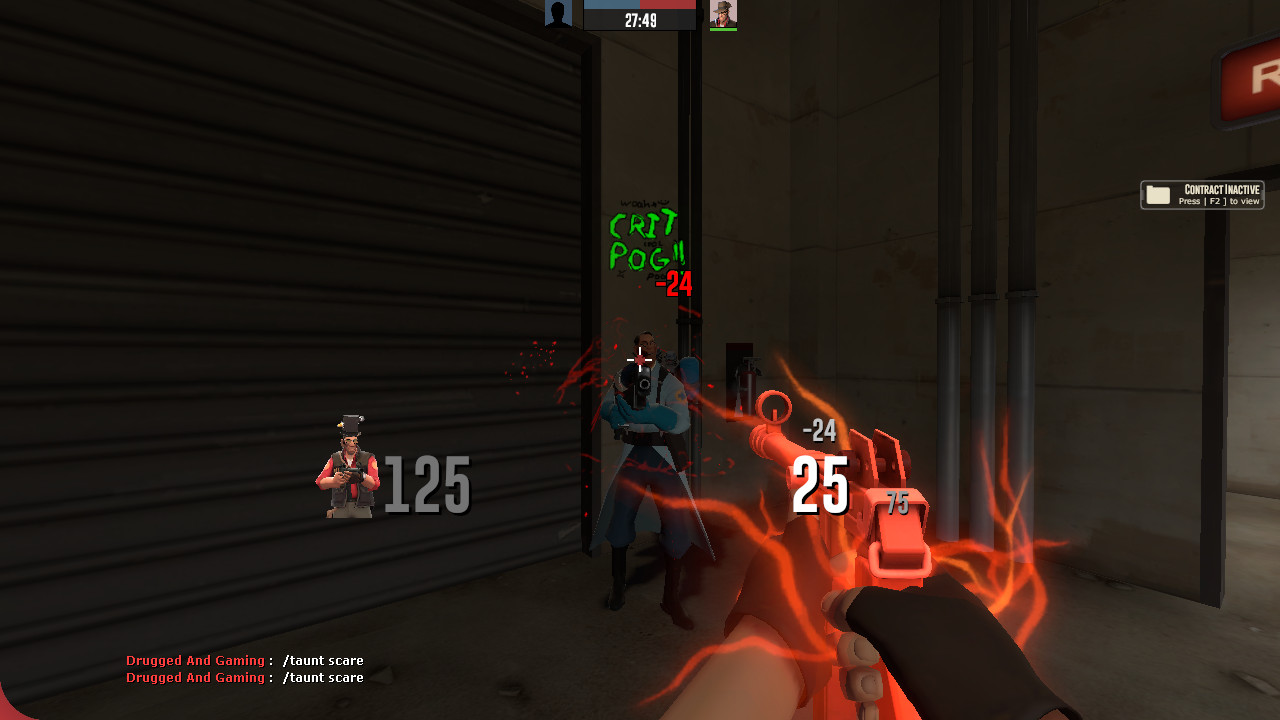Click the RED team score bar
The width and height of the screenshot is (1280, 720).
(x=667, y=5)
